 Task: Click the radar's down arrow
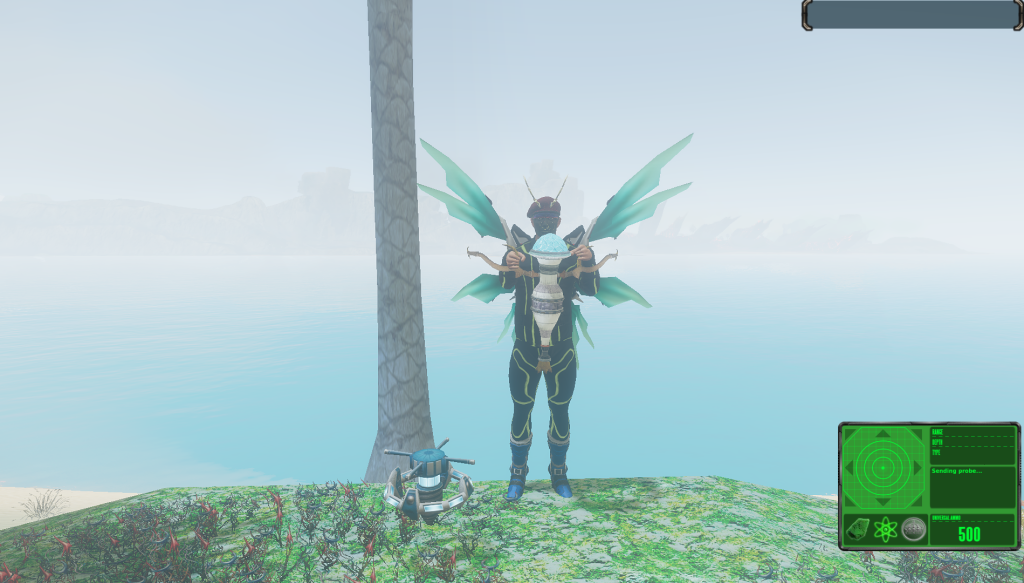point(883,501)
